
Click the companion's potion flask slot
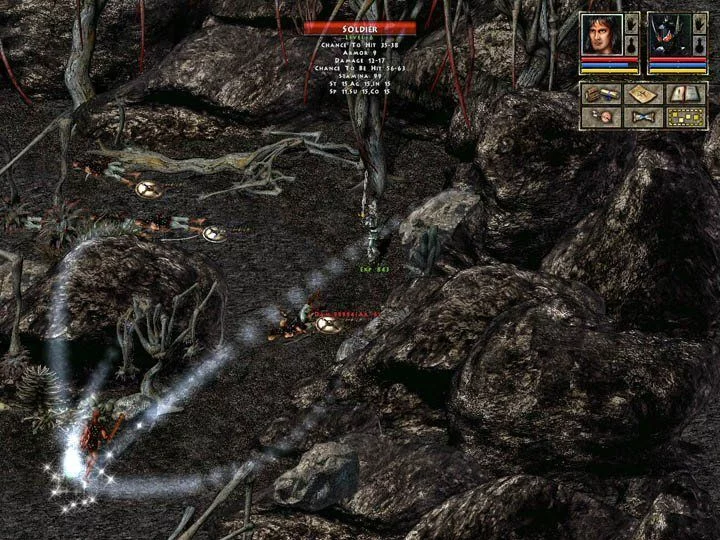click(x=698, y=46)
